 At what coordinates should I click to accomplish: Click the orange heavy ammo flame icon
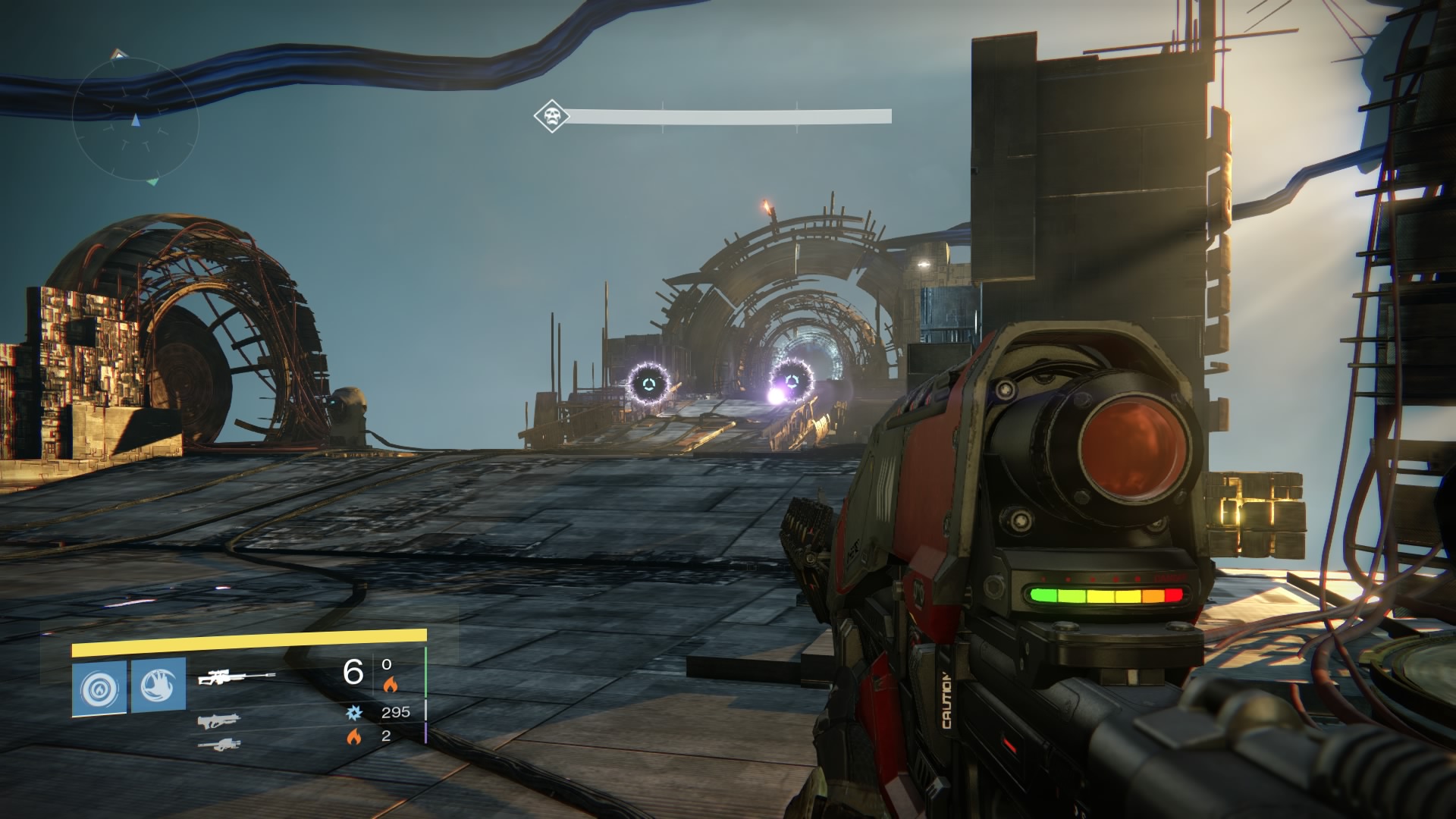click(x=356, y=736)
